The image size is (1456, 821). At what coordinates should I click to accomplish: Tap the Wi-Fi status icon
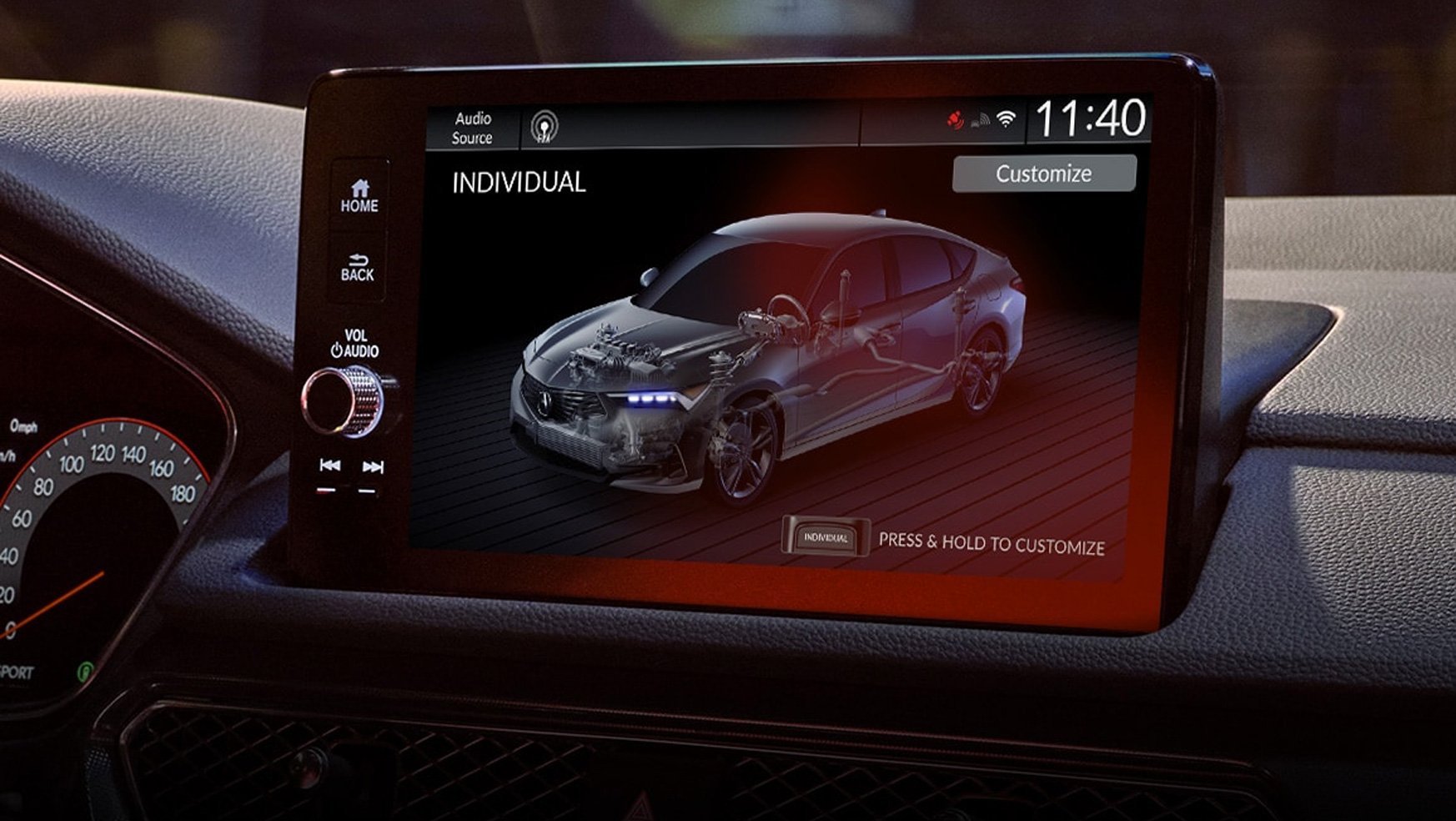click(1007, 119)
